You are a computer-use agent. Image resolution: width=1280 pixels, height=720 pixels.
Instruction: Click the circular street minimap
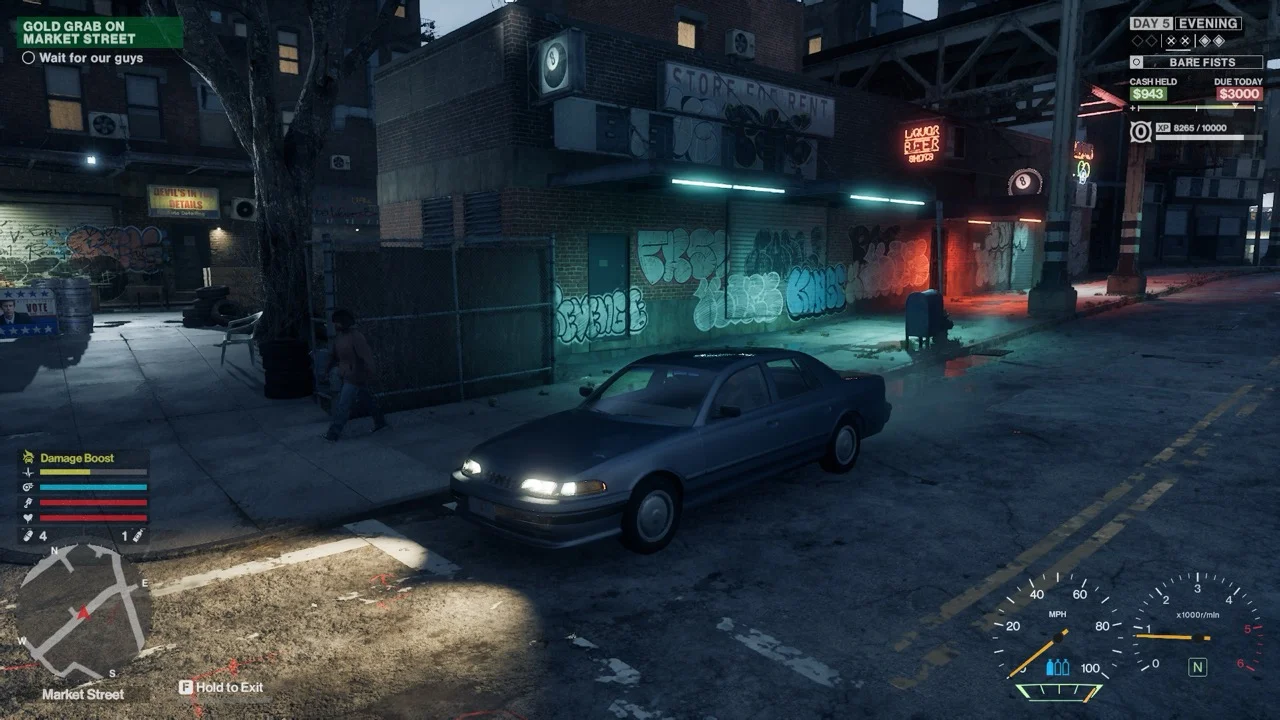click(x=83, y=611)
